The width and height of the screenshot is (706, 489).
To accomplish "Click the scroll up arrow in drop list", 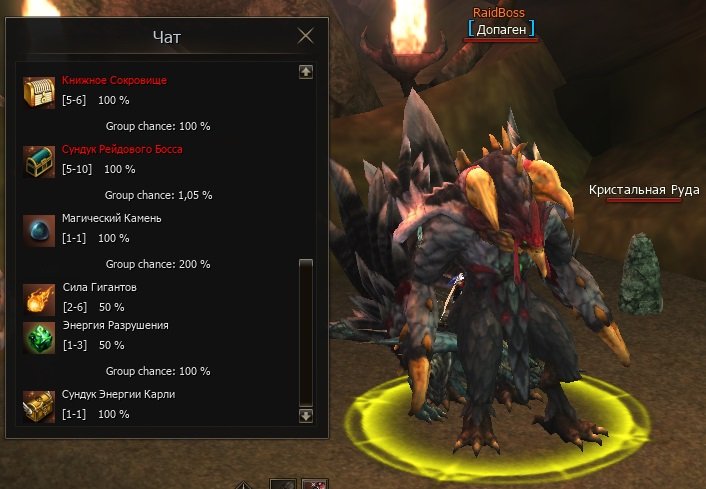I will coord(306,72).
